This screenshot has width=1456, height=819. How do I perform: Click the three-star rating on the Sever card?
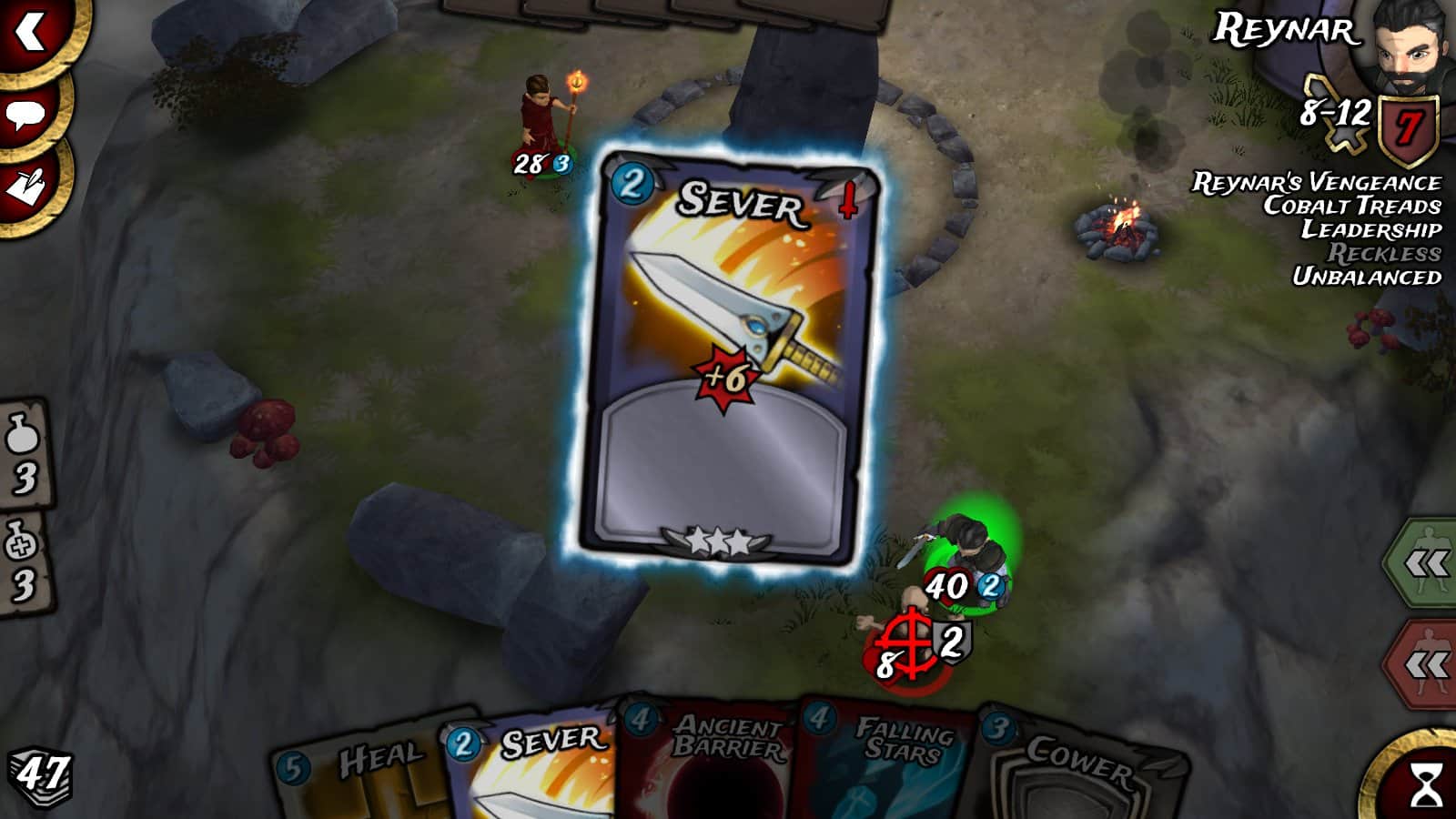pyautogui.click(x=719, y=539)
